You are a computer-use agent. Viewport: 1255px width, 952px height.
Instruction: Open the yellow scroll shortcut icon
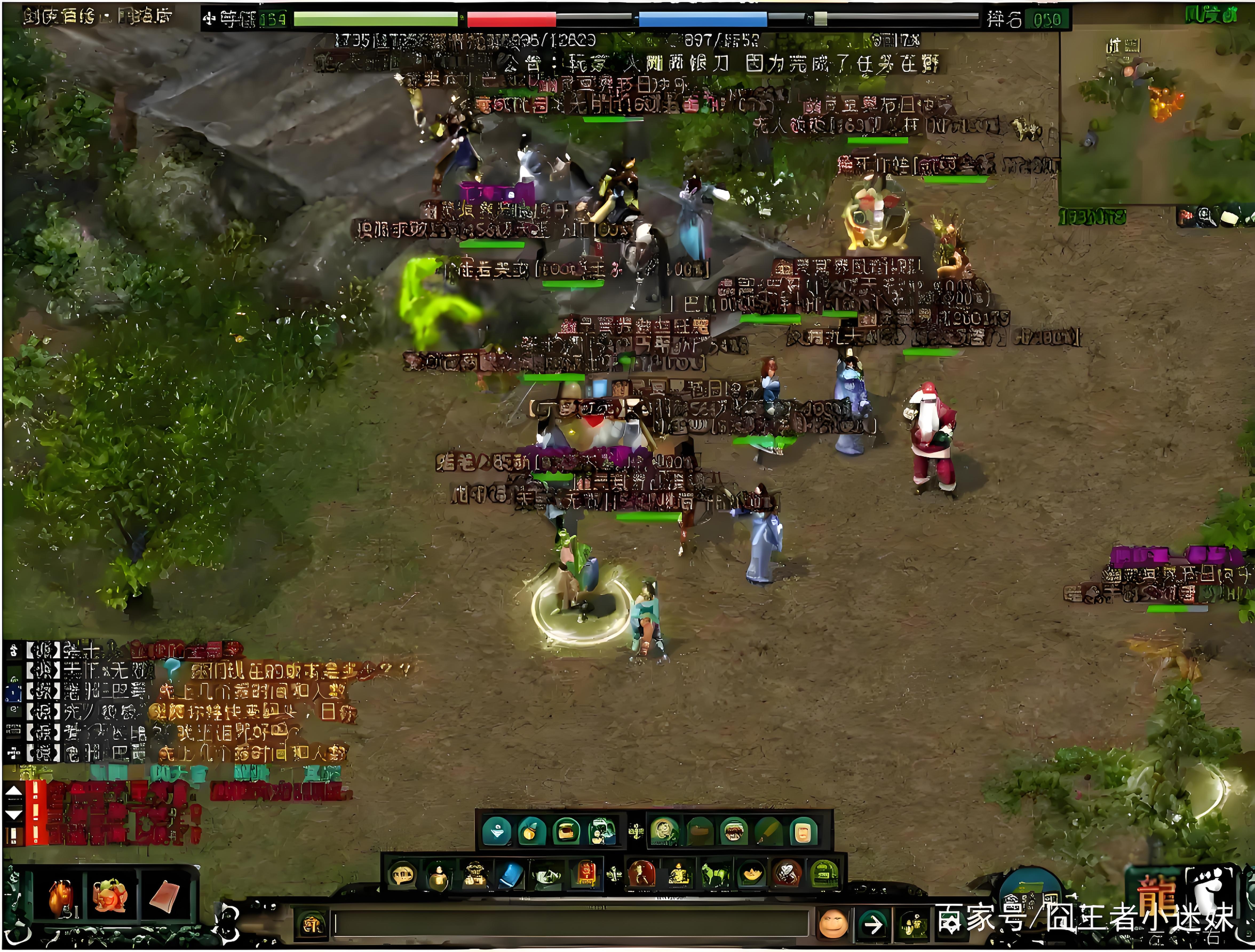pos(803,832)
